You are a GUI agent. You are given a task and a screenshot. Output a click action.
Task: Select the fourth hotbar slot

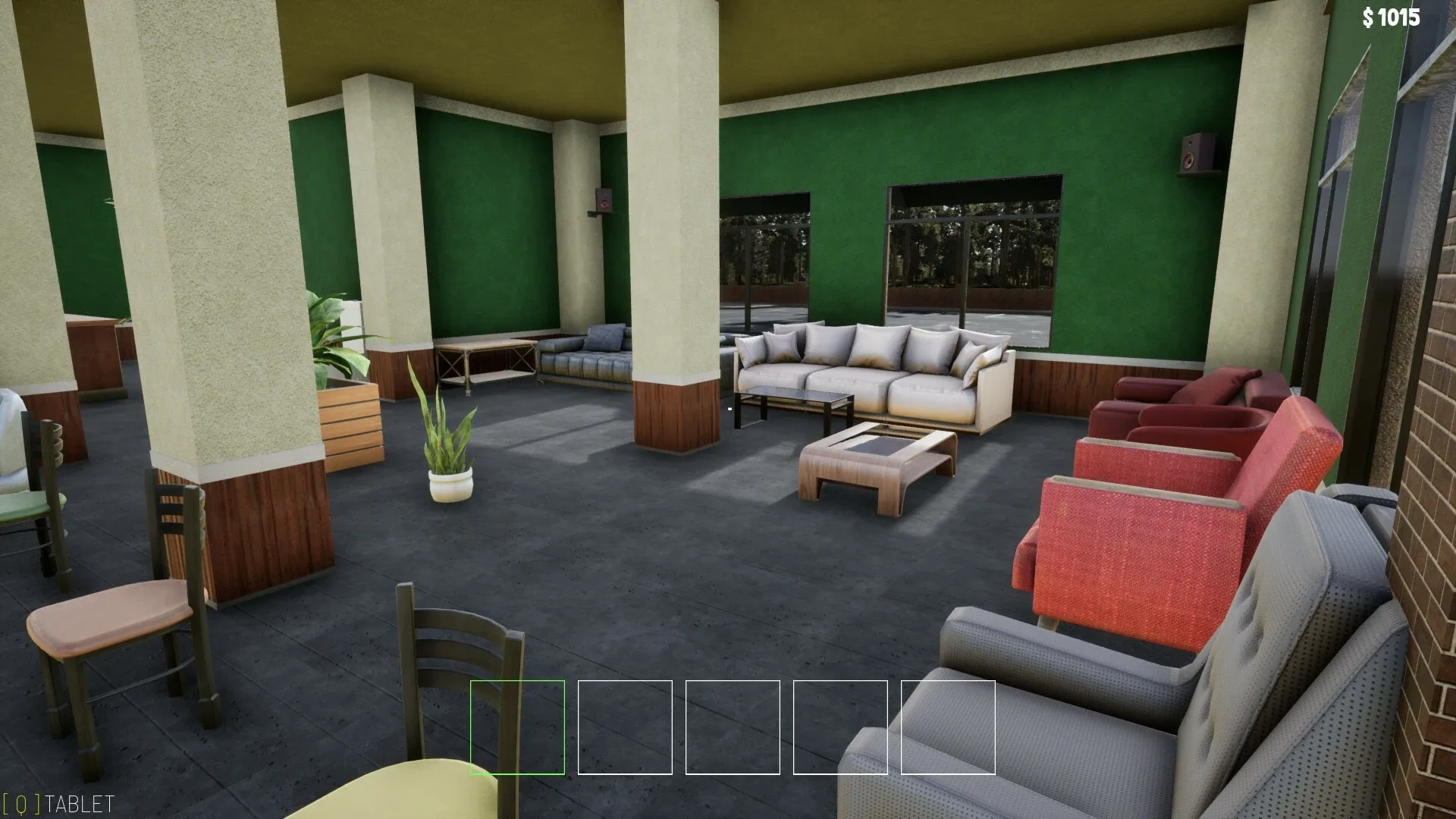click(840, 726)
